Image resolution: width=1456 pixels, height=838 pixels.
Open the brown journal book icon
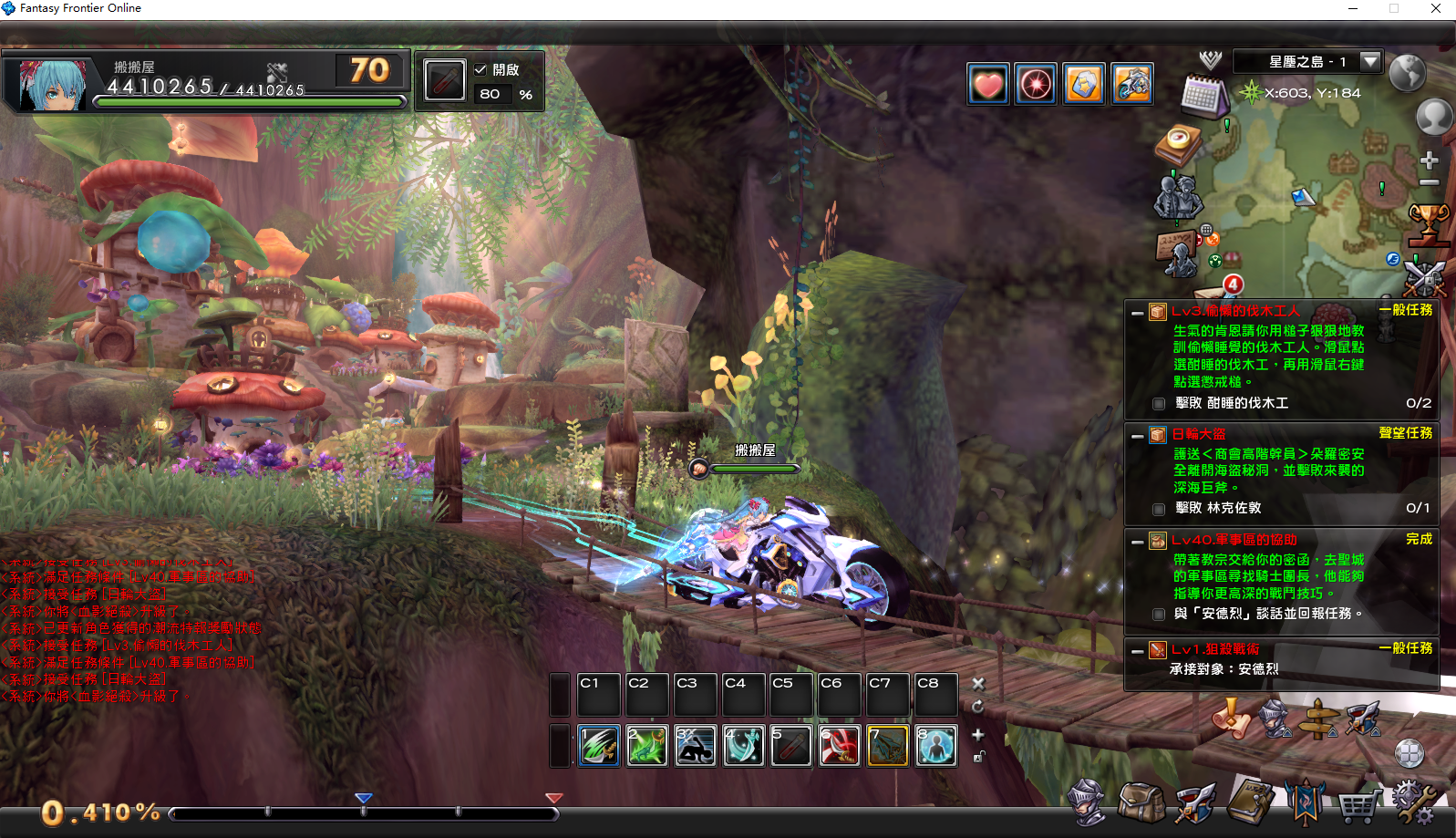[1250, 802]
